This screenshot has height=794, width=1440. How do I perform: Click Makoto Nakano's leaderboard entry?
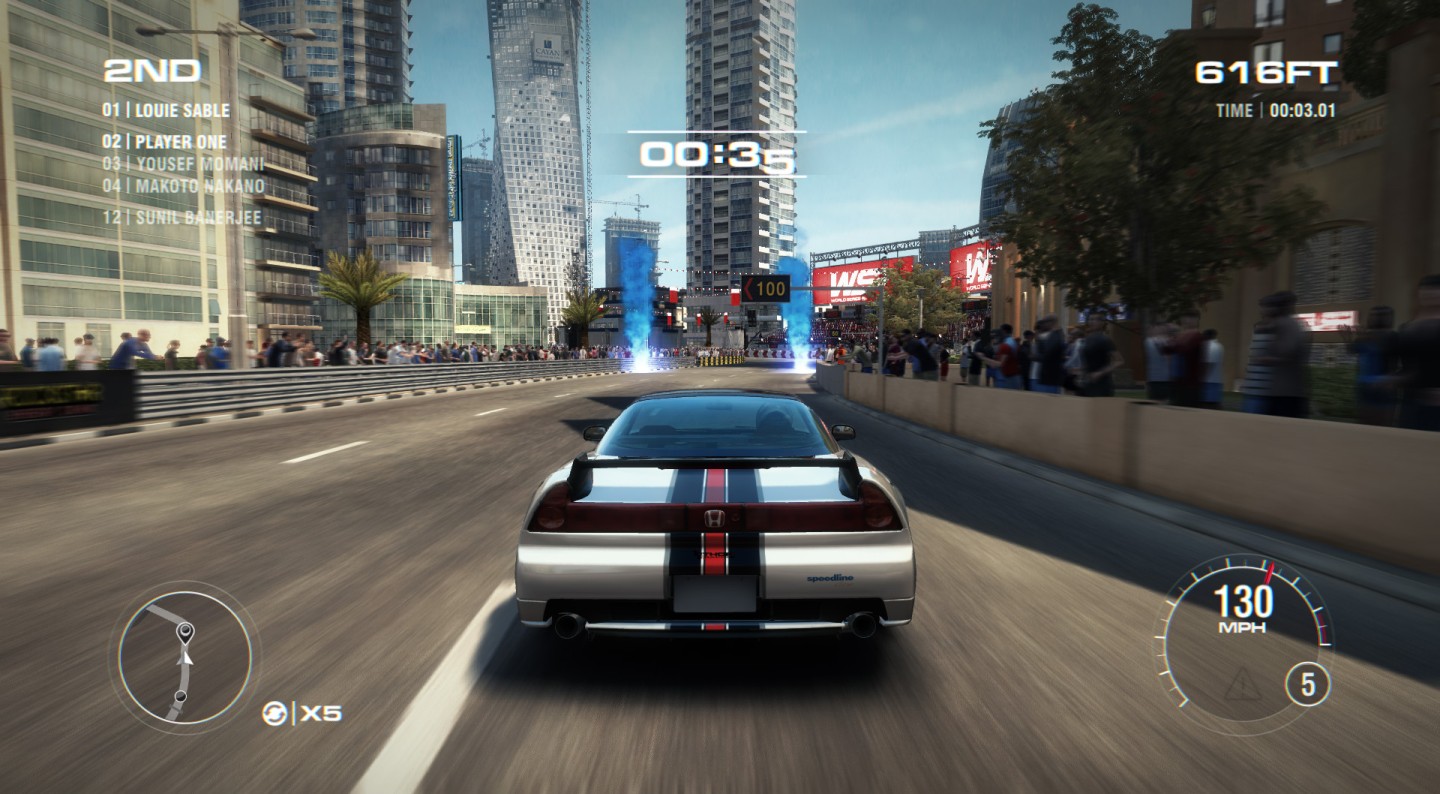[183, 185]
